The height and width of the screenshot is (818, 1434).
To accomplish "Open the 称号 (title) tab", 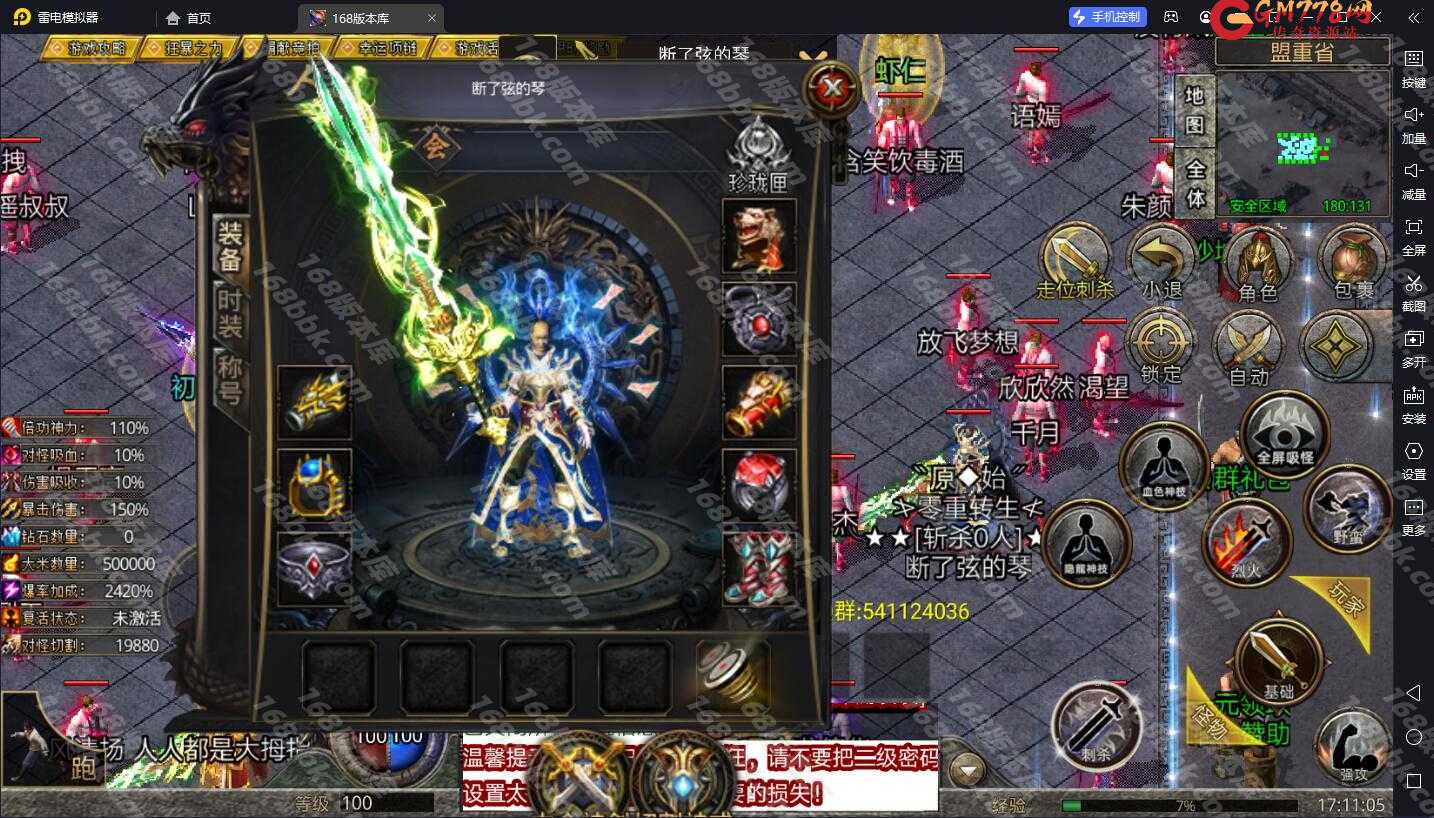I will pos(231,377).
